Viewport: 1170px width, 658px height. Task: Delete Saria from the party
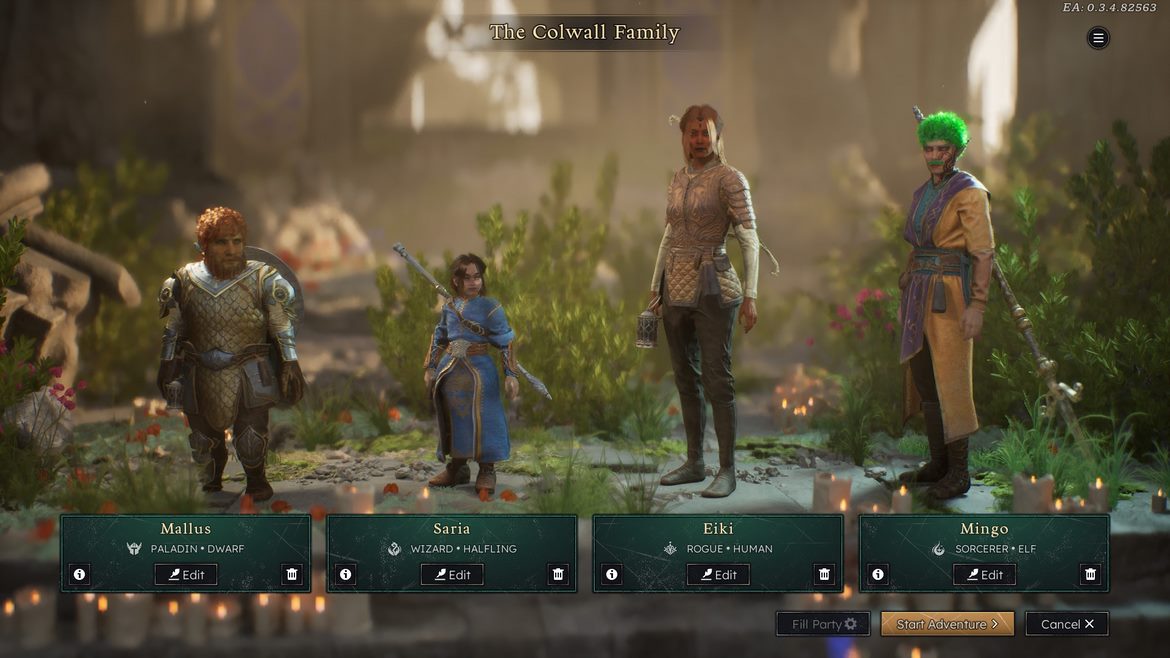pyautogui.click(x=558, y=574)
